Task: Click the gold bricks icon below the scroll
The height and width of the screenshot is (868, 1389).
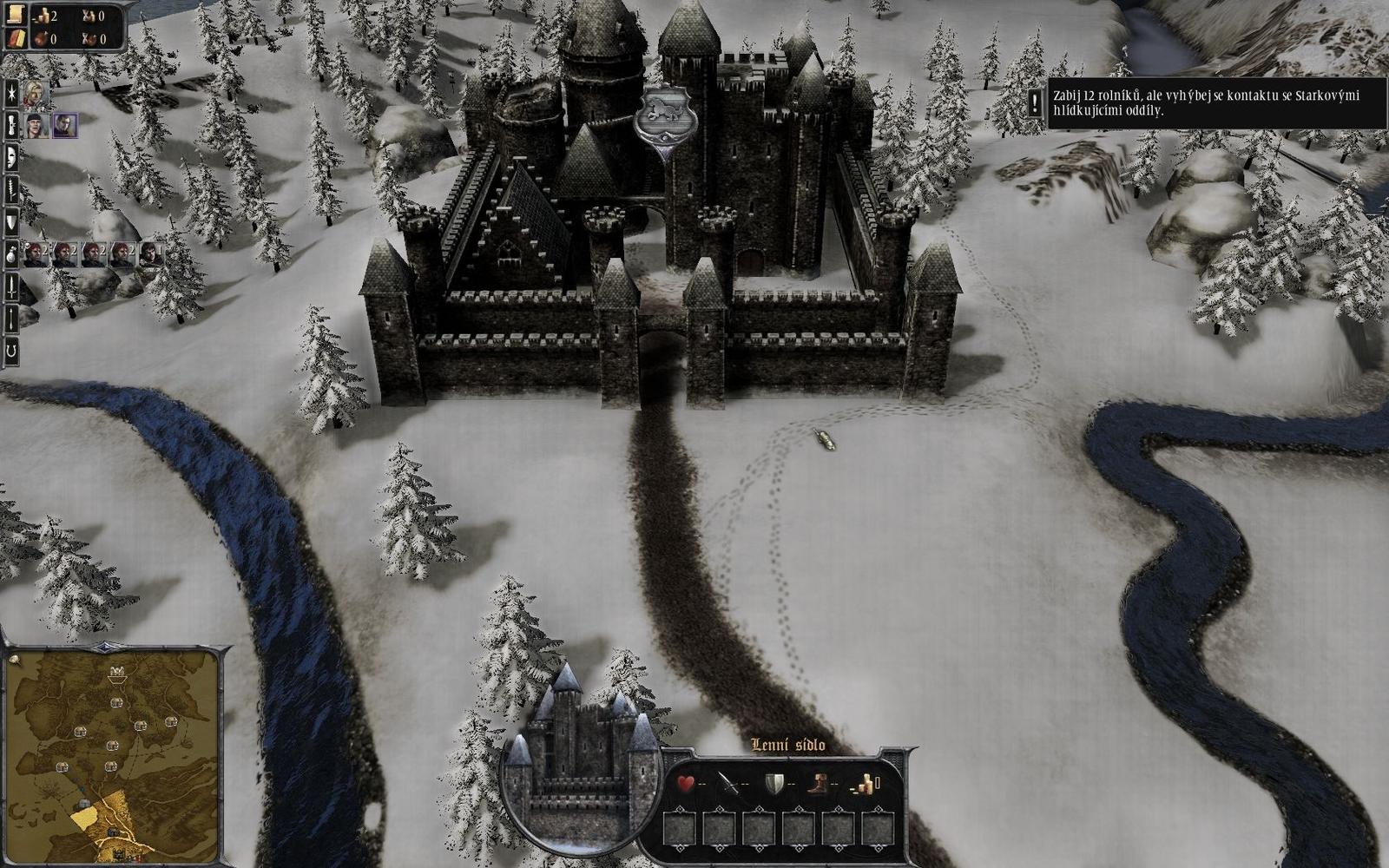Action: click(x=15, y=39)
